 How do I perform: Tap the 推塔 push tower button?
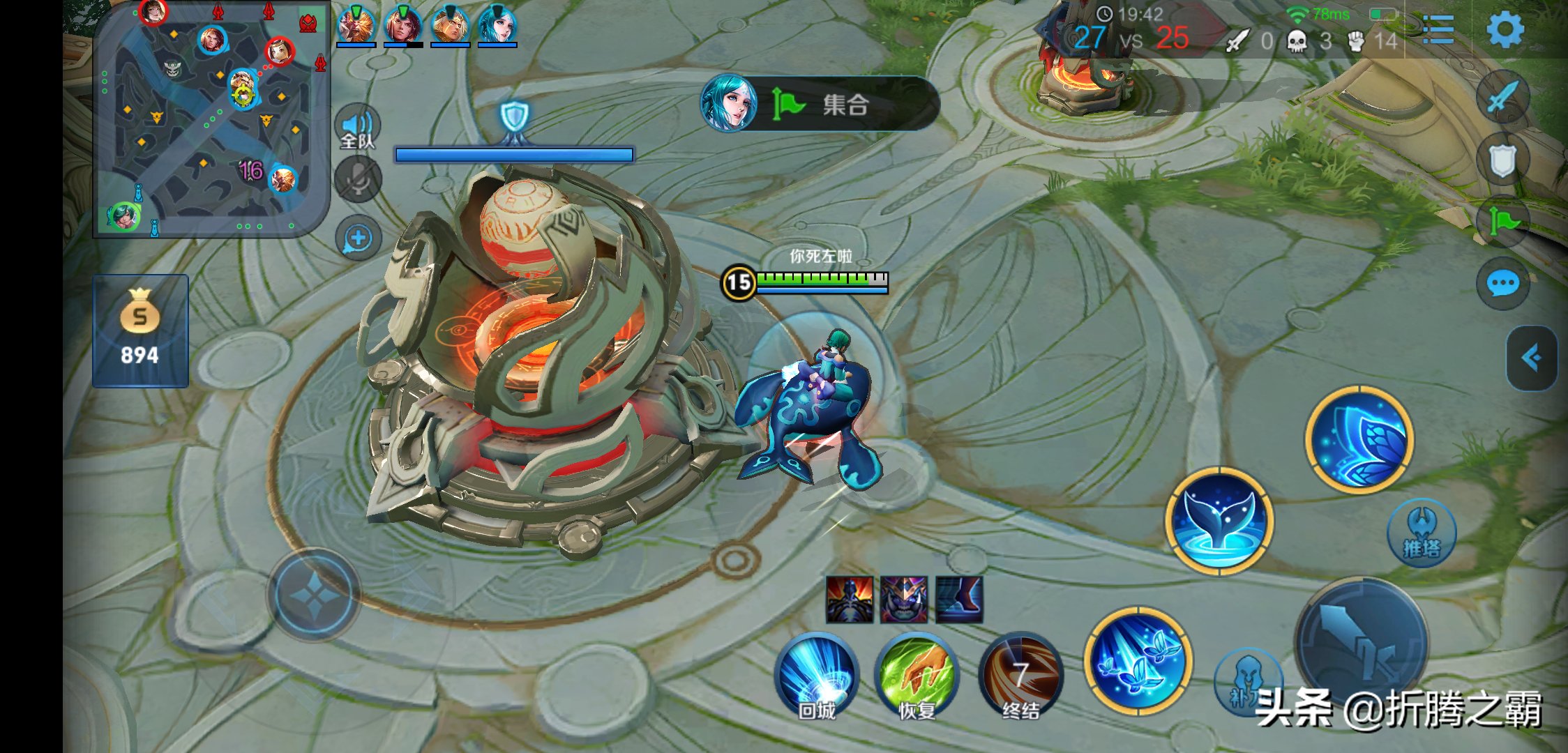1422,533
